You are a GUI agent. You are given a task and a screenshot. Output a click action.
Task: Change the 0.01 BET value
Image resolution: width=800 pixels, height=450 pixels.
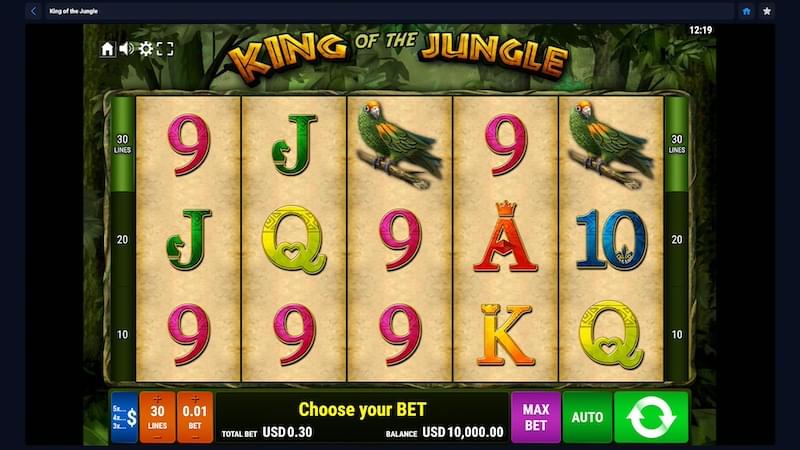pos(195,417)
